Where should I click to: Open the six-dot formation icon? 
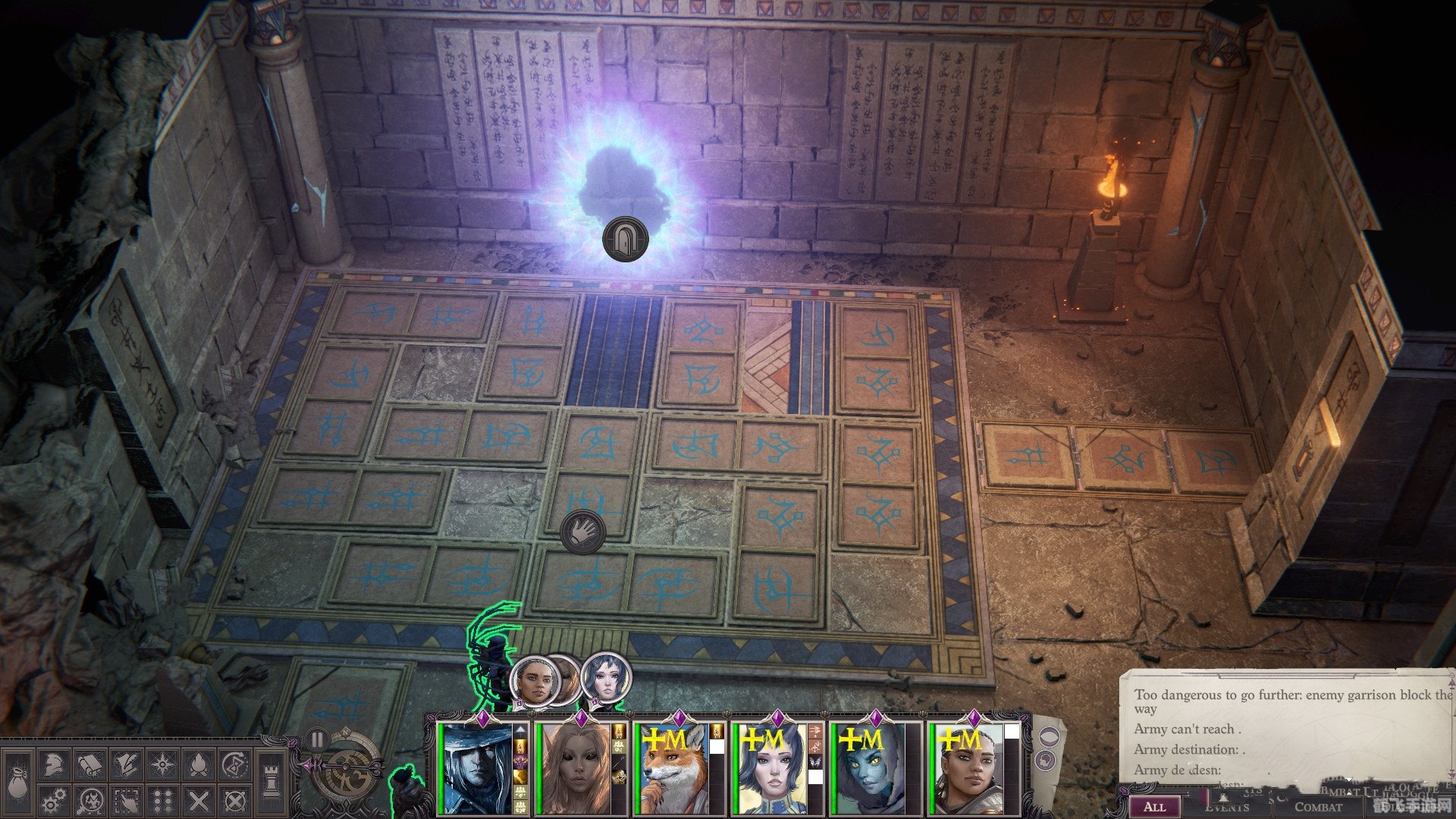[162, 801]
